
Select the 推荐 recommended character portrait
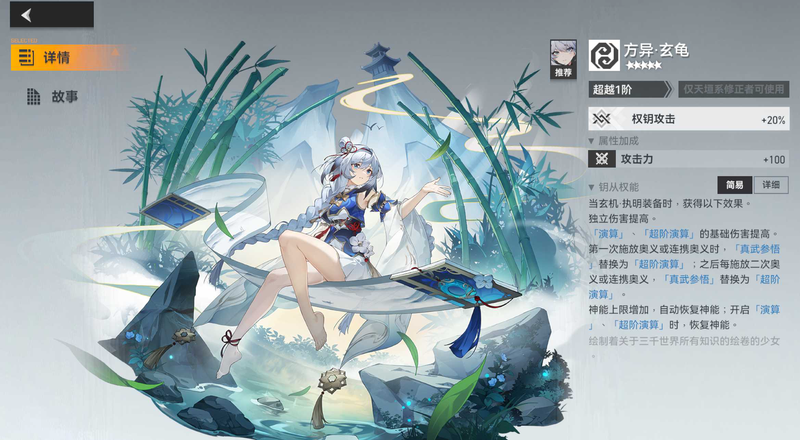pos(564,59)
